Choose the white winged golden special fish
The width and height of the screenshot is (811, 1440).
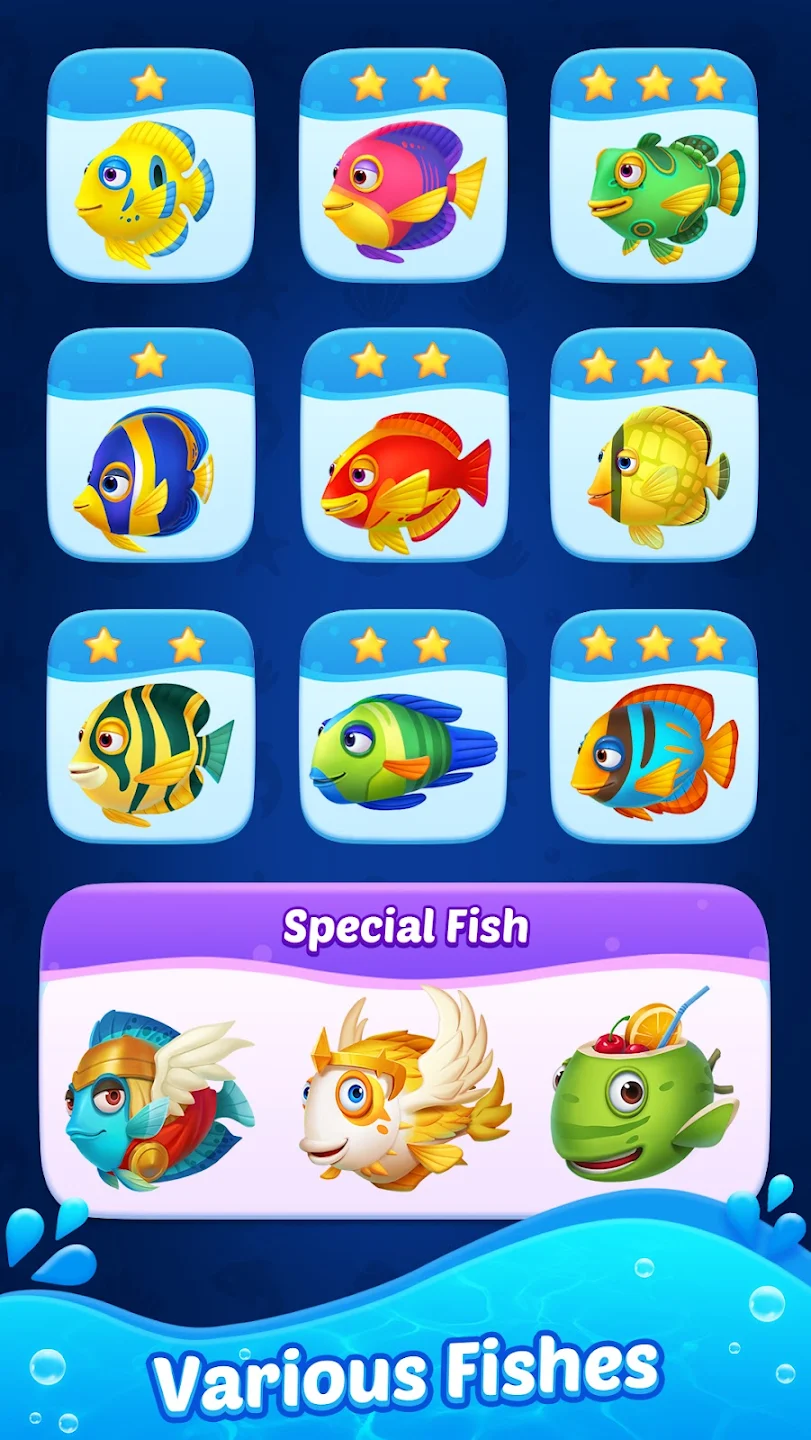[403, 1095]
